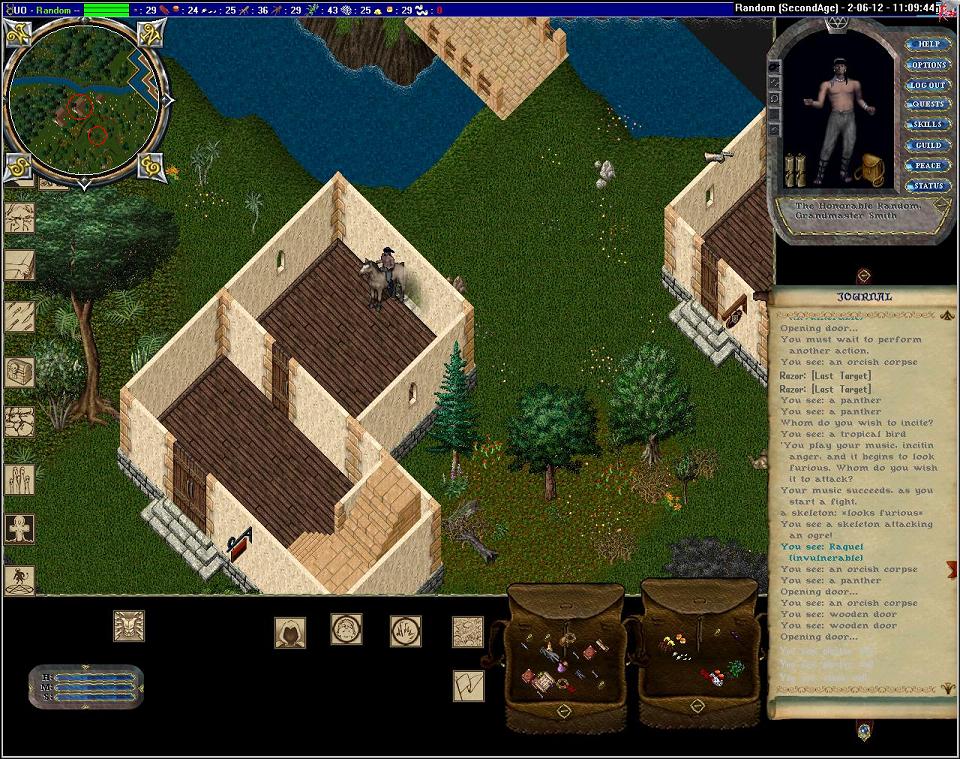The height and width of the screenshot is (759, 960).
Task: Use the treasure chest macro icon
Action: 19,372
